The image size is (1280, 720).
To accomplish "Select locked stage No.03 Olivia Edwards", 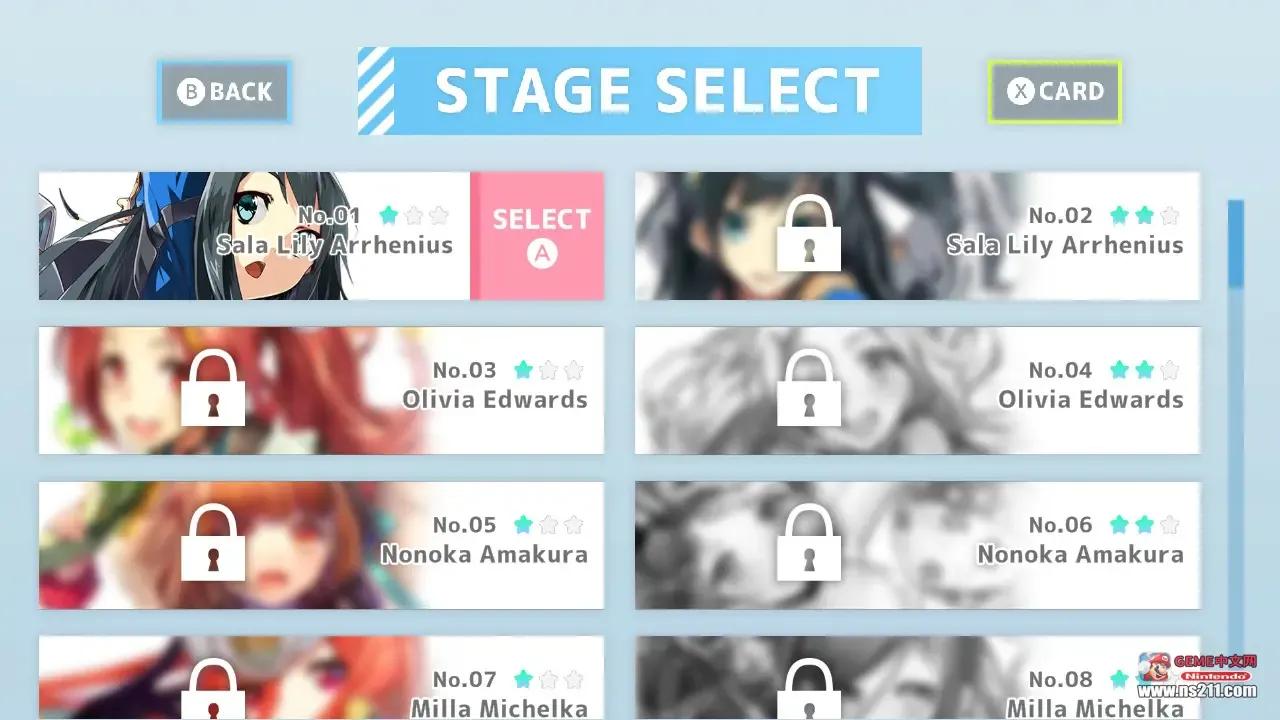I will [x=321, y=390].
